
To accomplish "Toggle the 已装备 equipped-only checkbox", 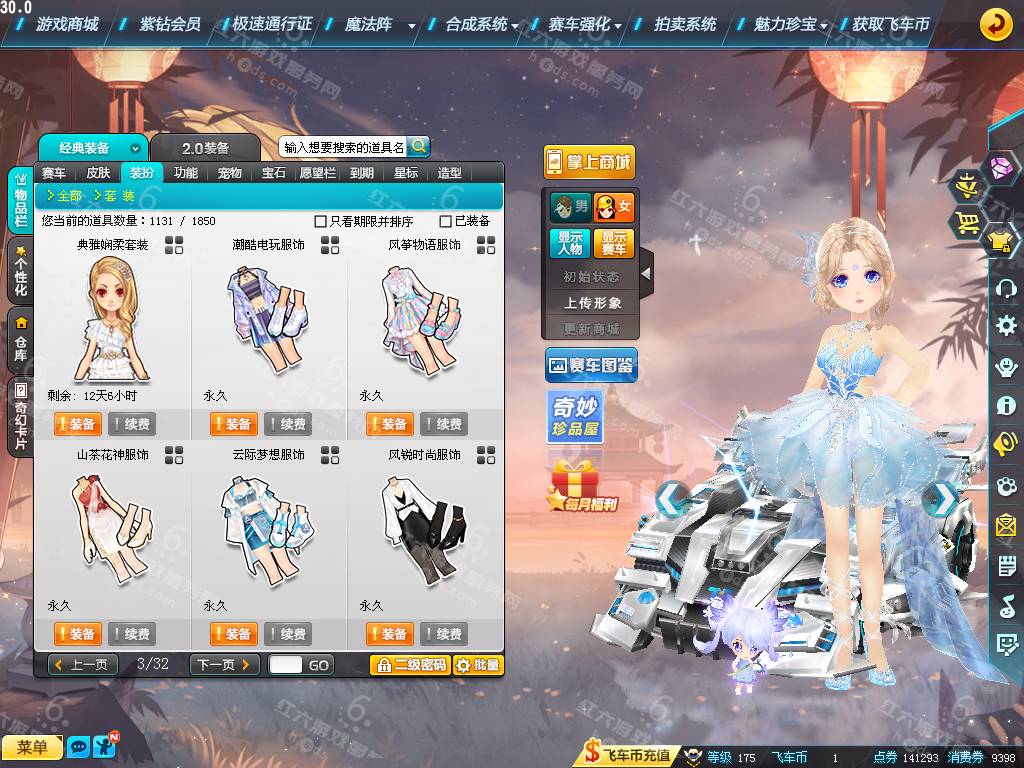I will [446, 221].
